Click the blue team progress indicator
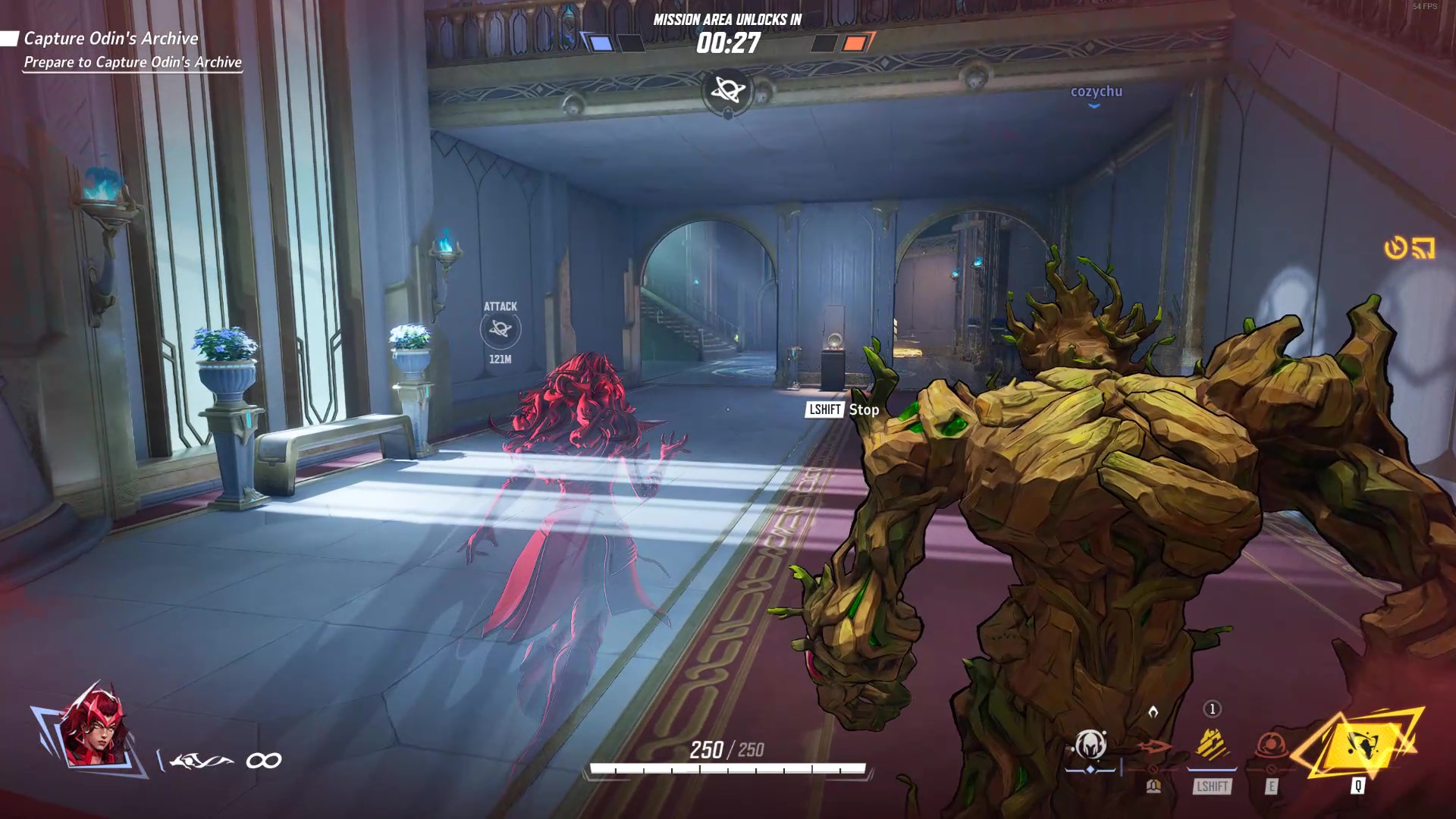Image resolution: width=1456 pixels, height=819 pixels. point(601,43)
